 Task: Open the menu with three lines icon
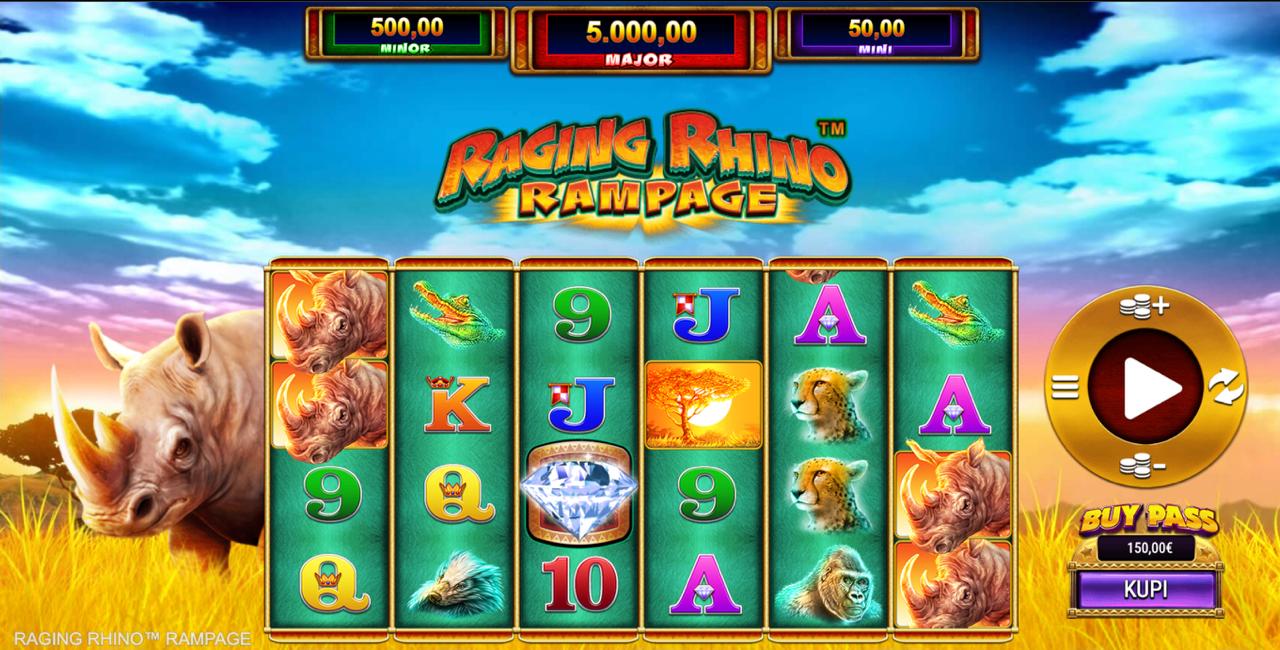pos(1066,386)
